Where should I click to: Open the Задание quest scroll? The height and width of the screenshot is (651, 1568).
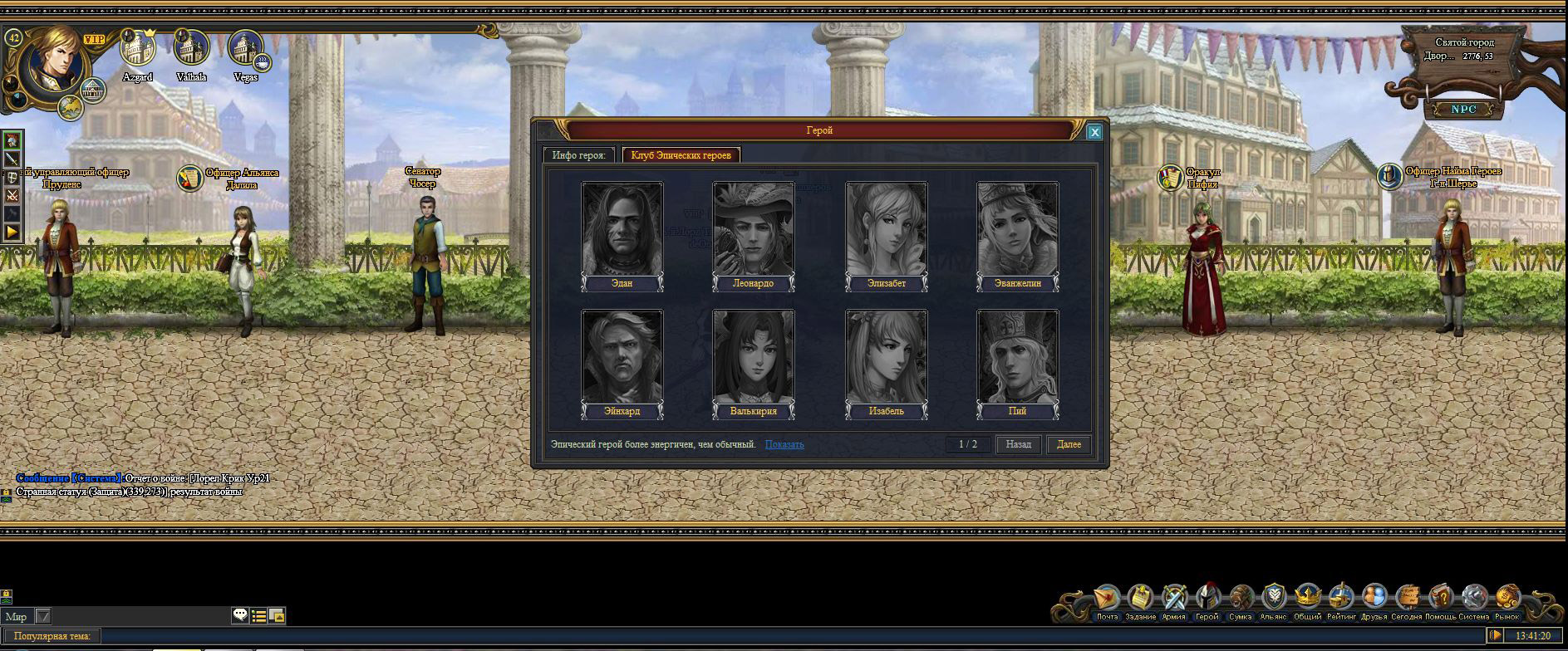(1140, 599)
